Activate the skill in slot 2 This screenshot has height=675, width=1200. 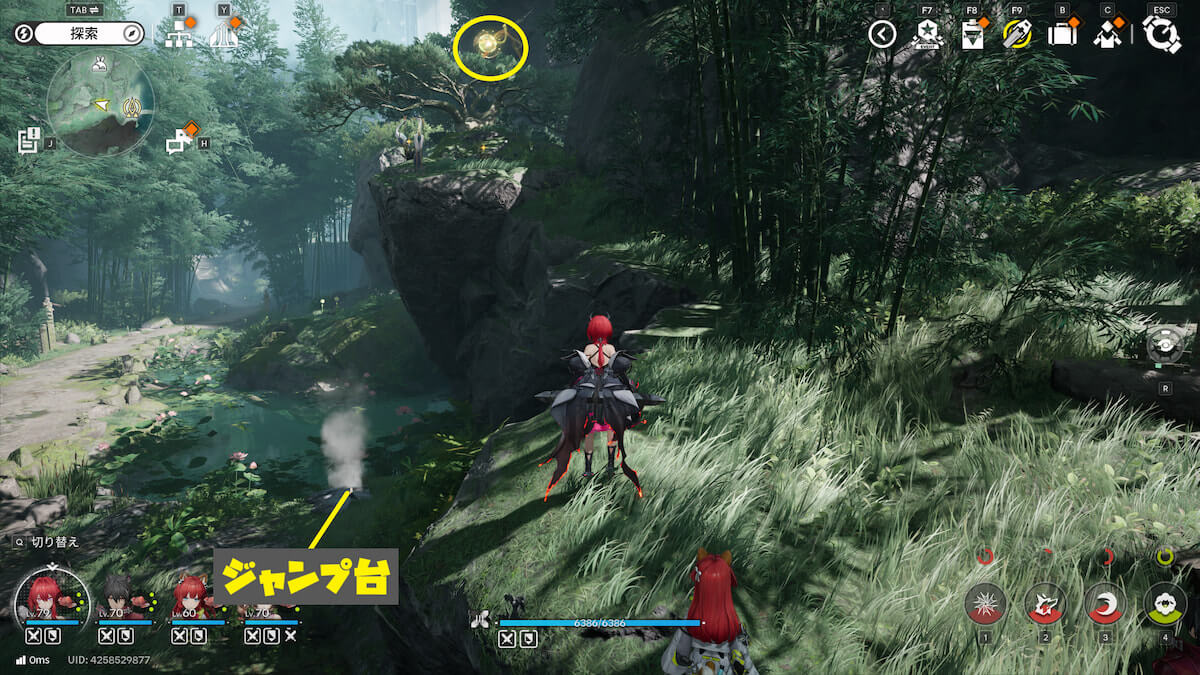tap(1045, 603)
